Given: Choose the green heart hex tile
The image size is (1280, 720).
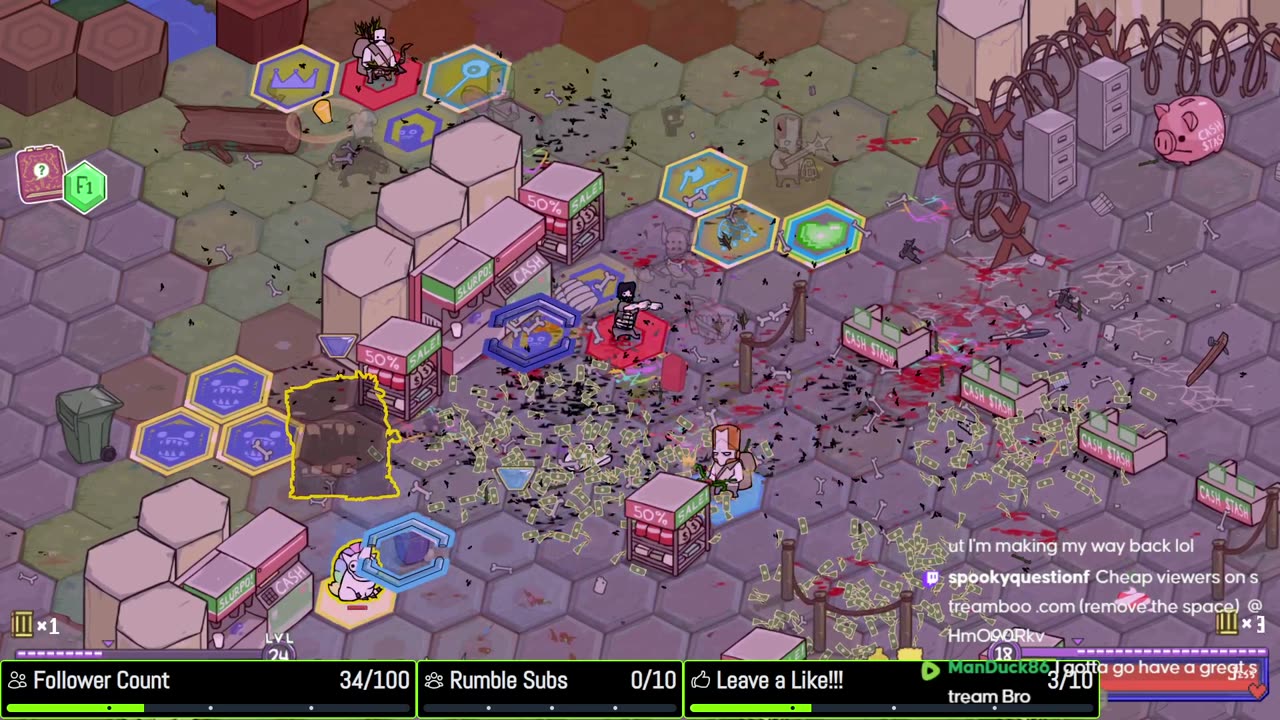Looking at the screenshot, I should [822, 233].
